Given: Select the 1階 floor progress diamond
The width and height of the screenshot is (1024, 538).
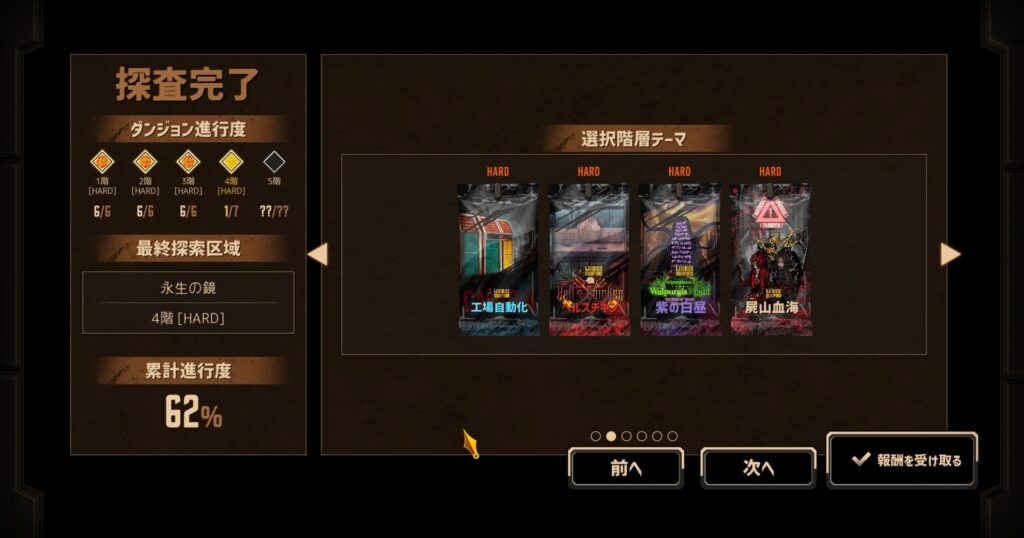Looking at the screenshot, I should pos(103,161).
